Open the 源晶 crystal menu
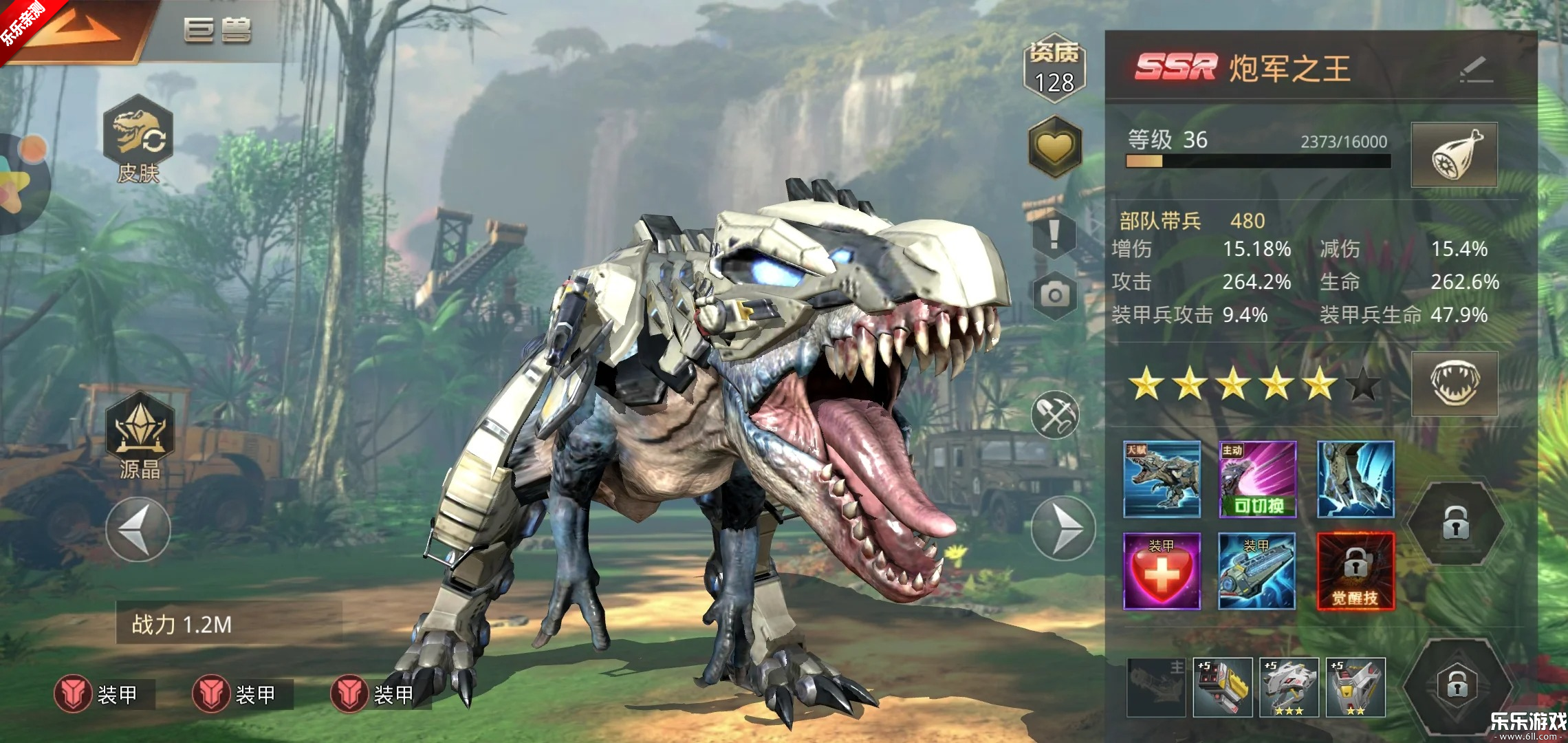 pos(140,435)
